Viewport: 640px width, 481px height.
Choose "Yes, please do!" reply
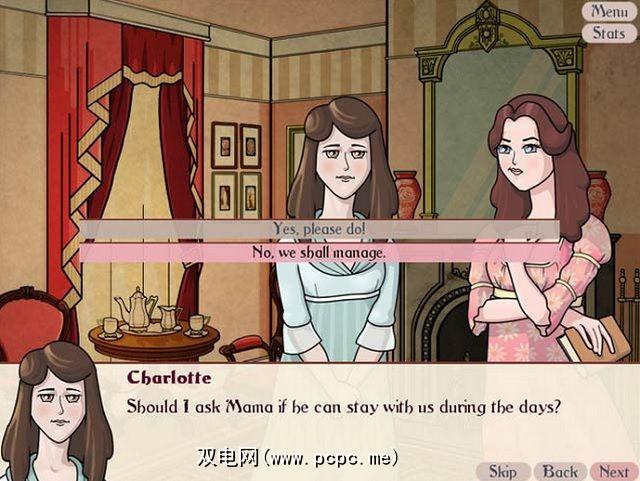click(x=319, y=229)
